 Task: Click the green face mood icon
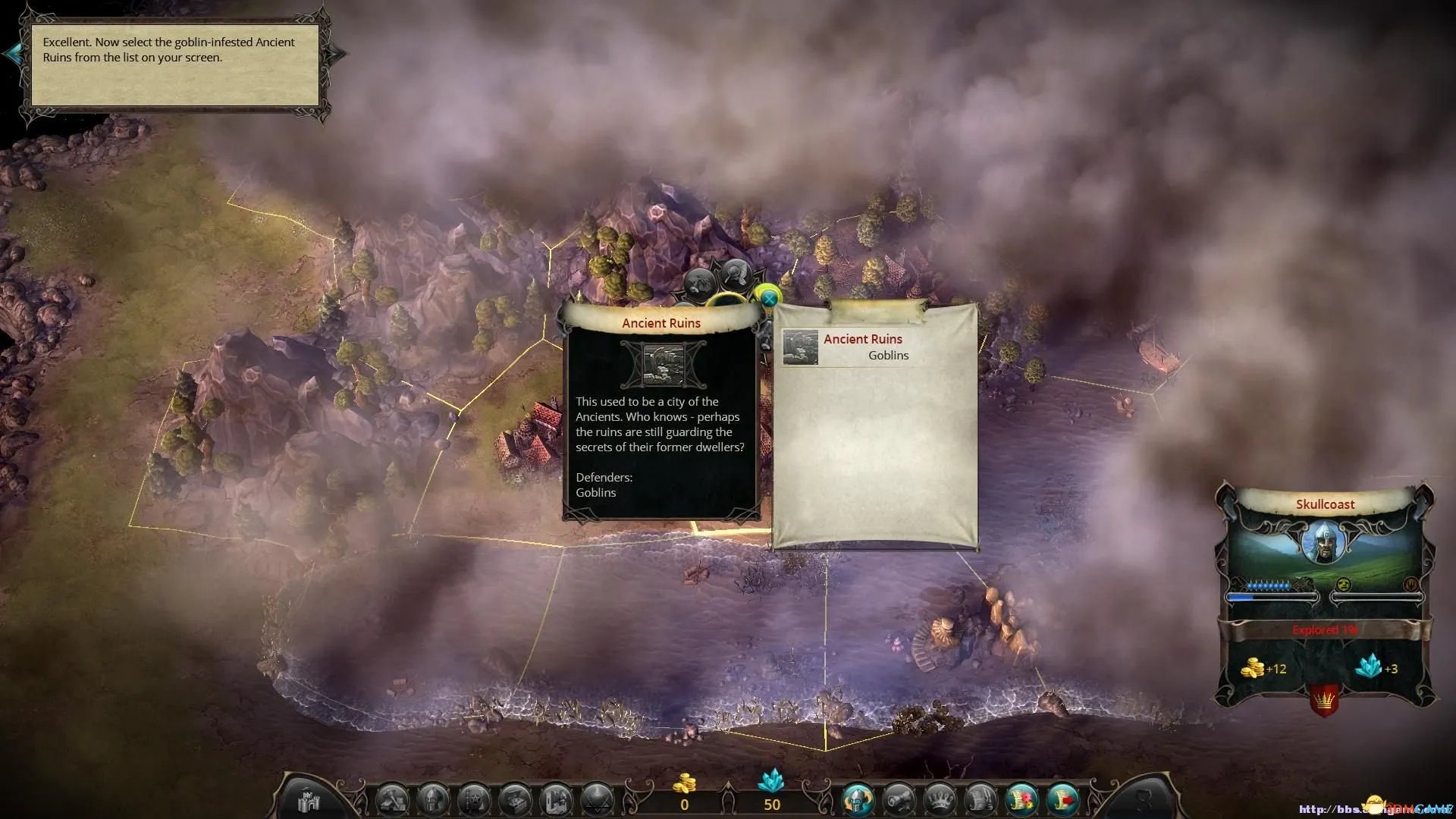[1343, 585]
